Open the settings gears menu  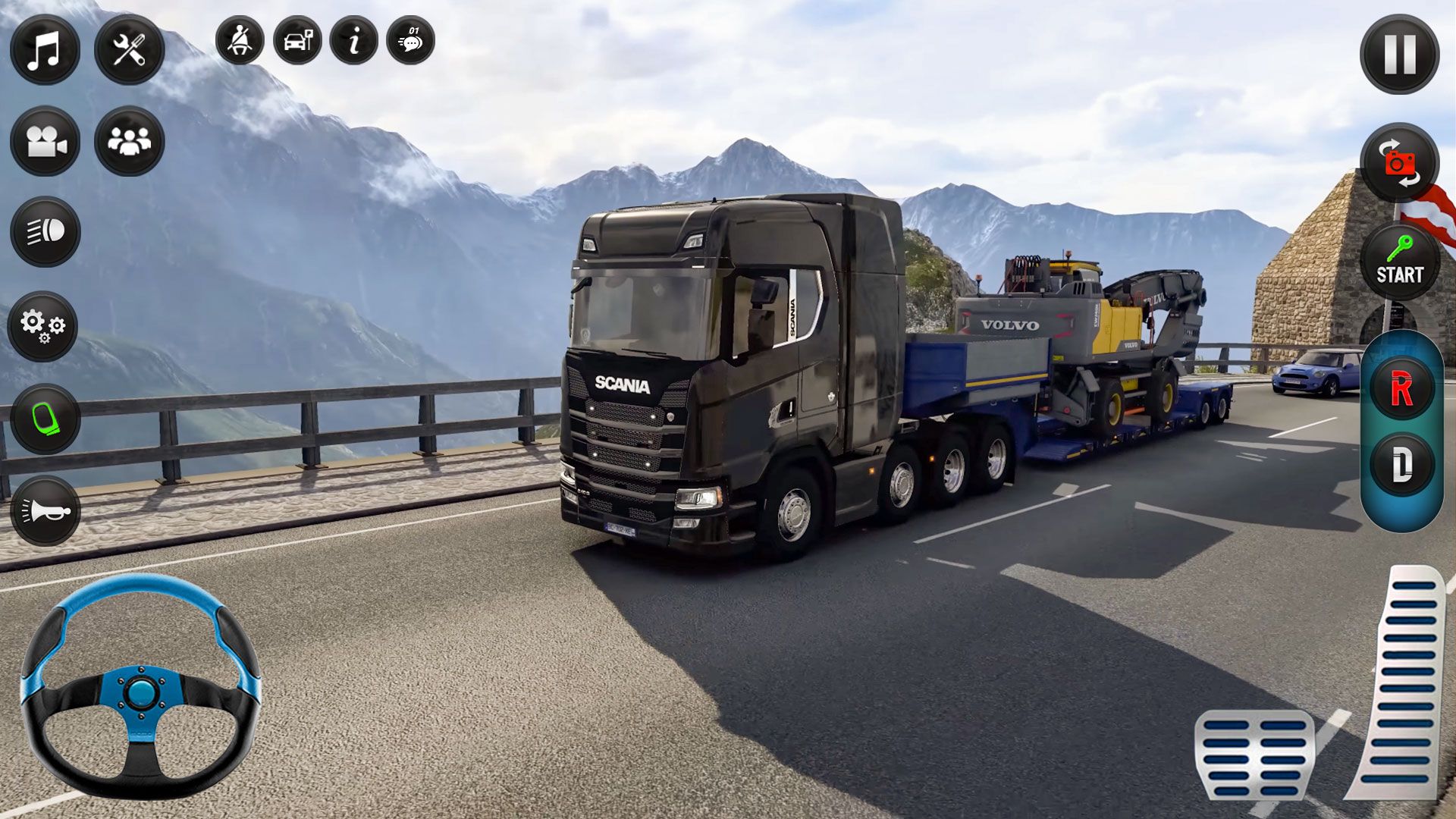(43, 328)
